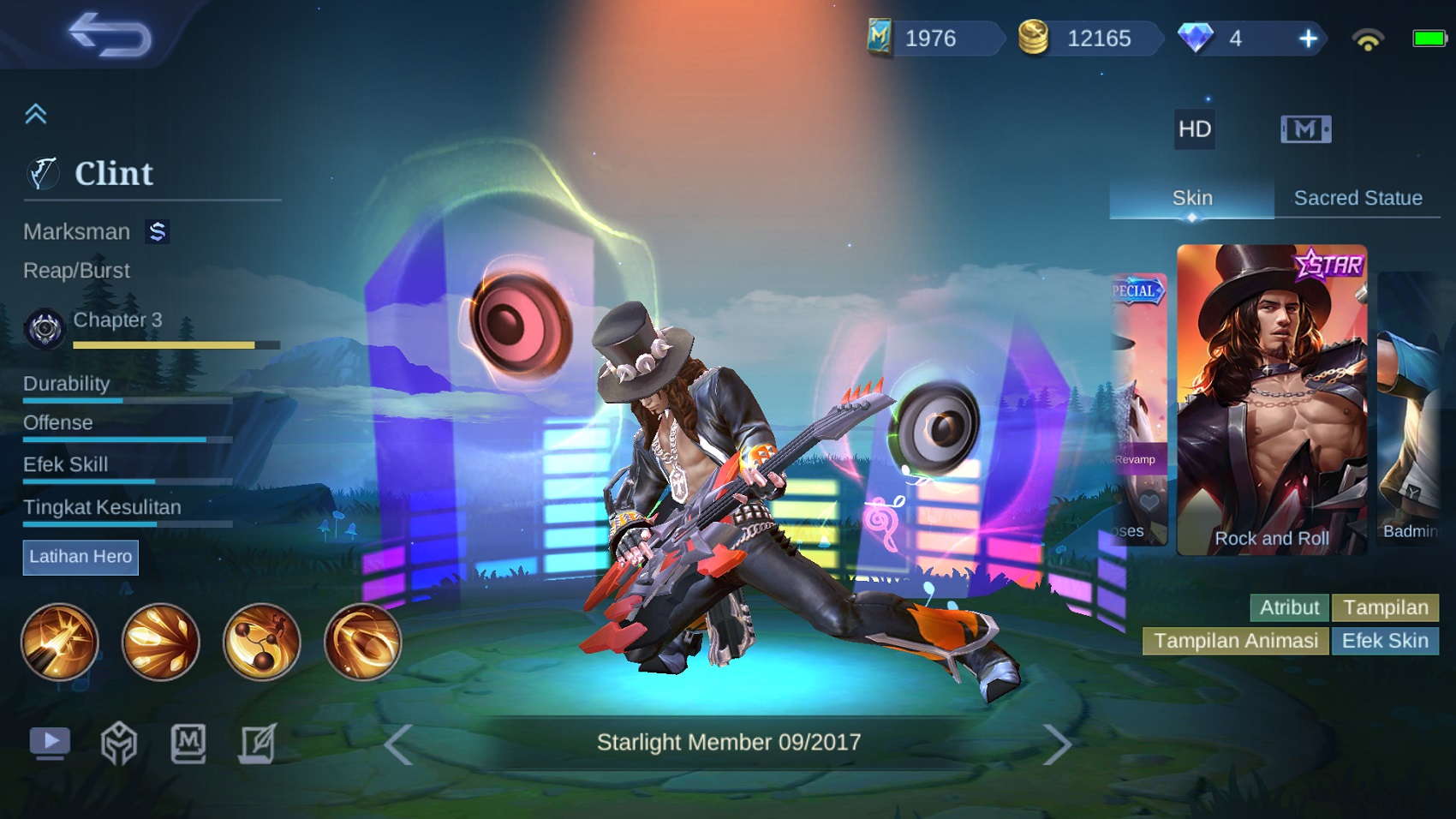Switch on Efek Skin display
The height and width of the screenshot is (819, 1456).
coord(1385,640)
